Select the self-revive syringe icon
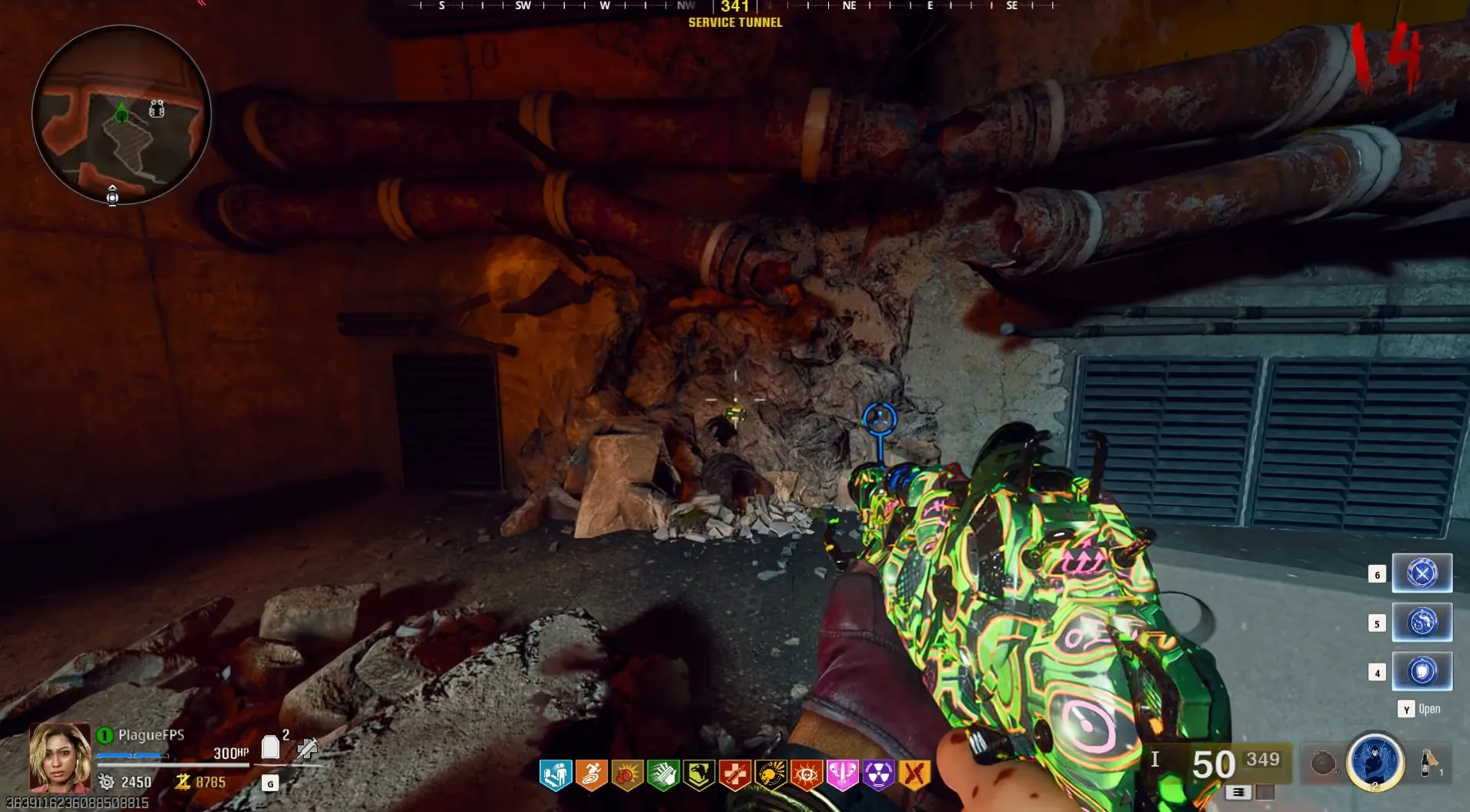Image resolution: width=1470 pixels, height=812 pixels. coord(307,747)
